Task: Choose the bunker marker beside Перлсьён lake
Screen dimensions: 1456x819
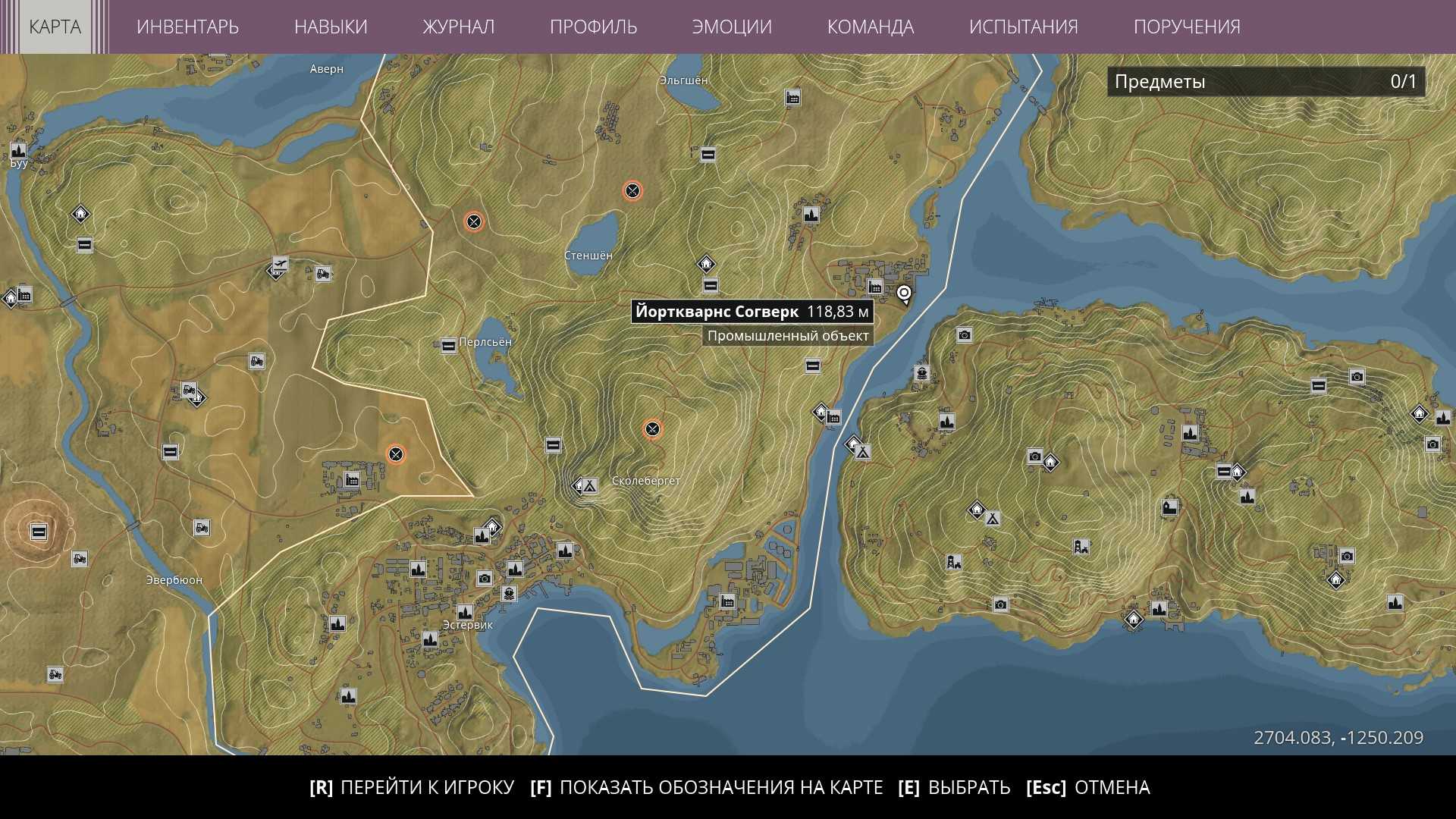Action: click(x=448, y=347)
